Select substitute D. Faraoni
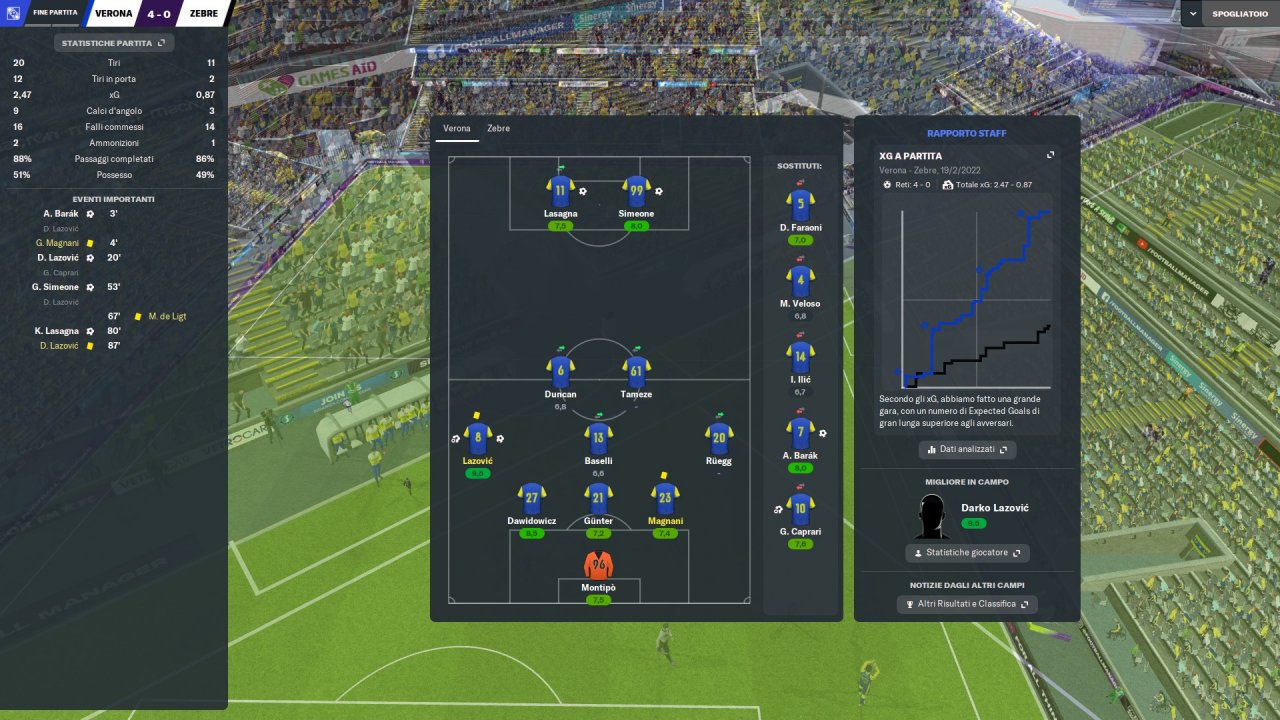The width and height of the screenshot is (1280, 720). point(800,206)
